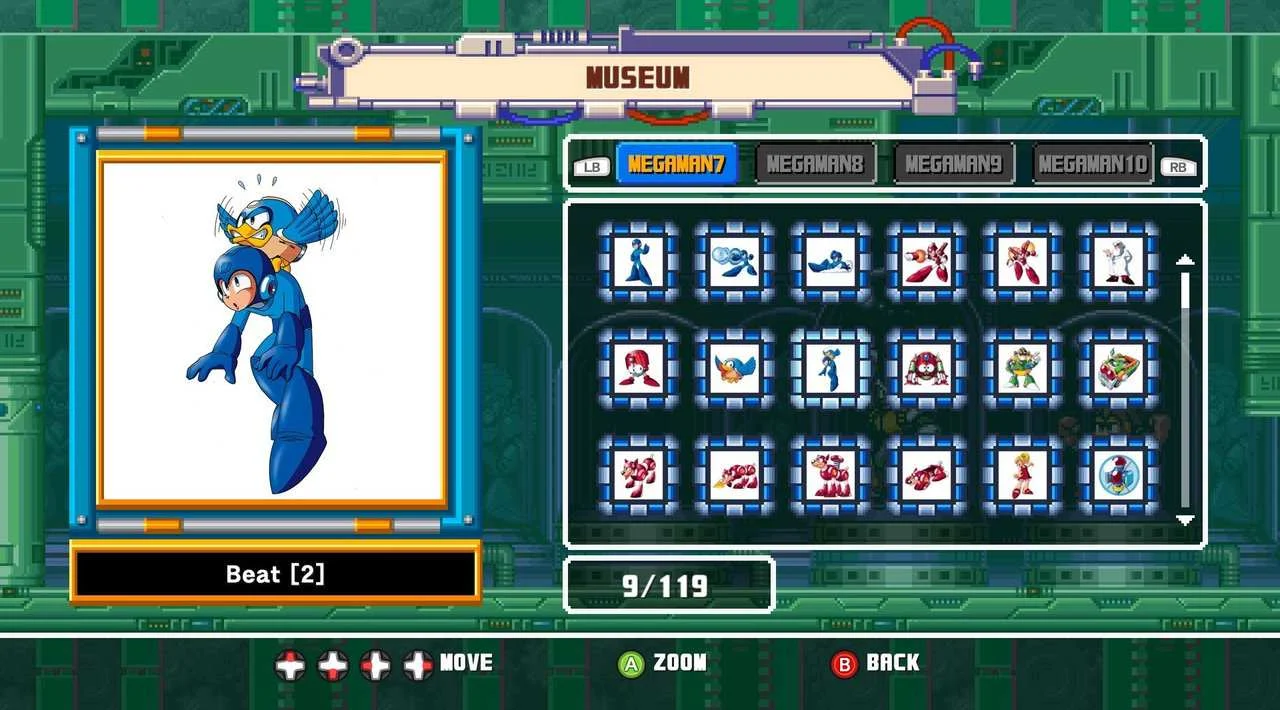Open the Mega Man 9 gallery tab
This screenshot has height=710, width=1280.
pyautogui.click(x=954, y=164)
